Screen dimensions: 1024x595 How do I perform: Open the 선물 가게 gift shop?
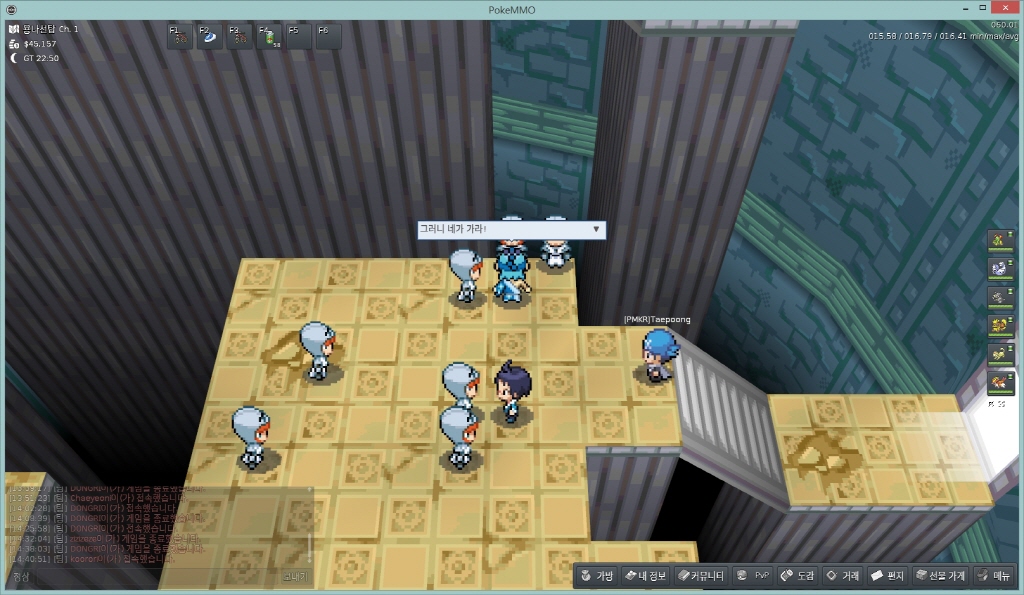tap(941, 576)
